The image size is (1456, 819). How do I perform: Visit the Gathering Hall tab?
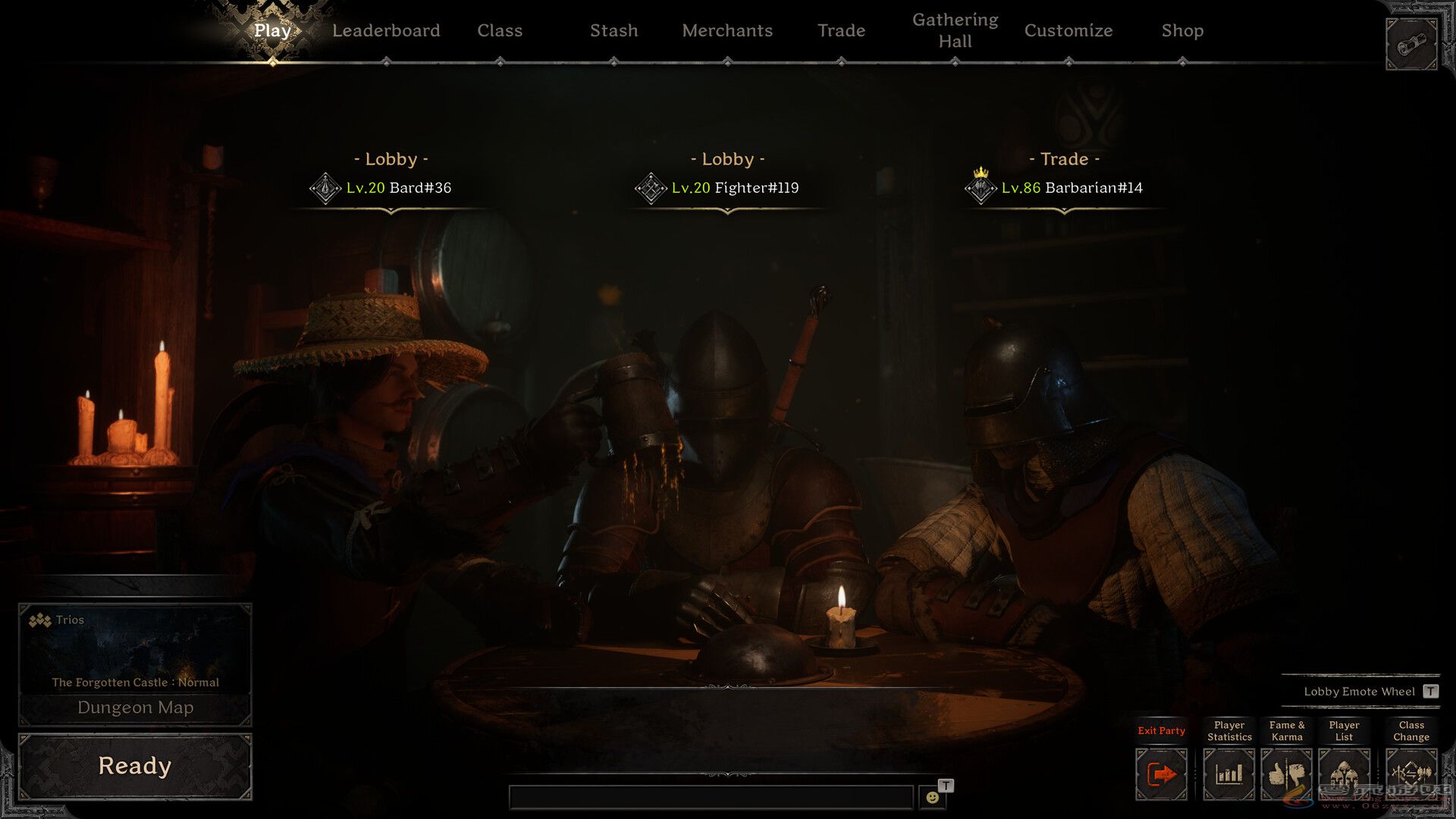(x=955, y=30)
